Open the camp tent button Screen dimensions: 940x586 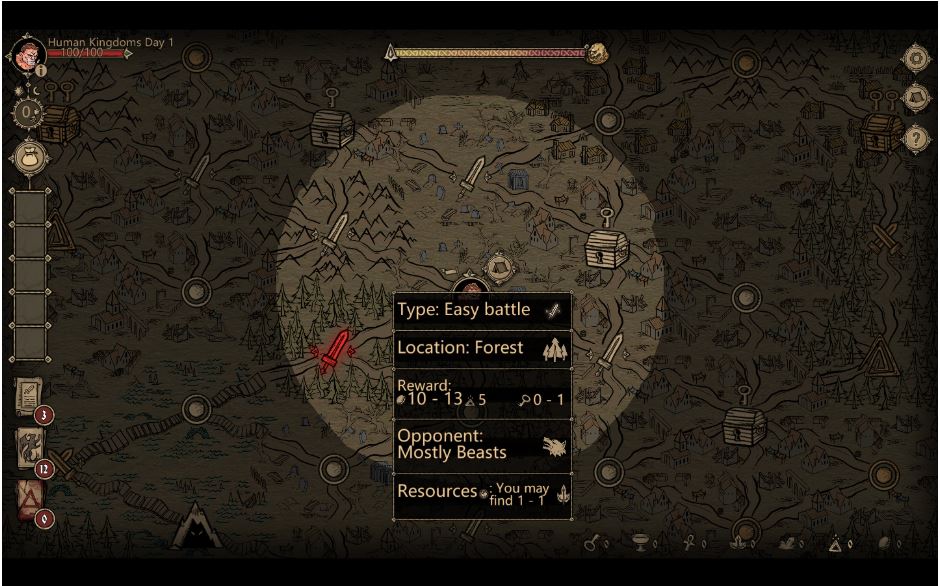(916, 98)
